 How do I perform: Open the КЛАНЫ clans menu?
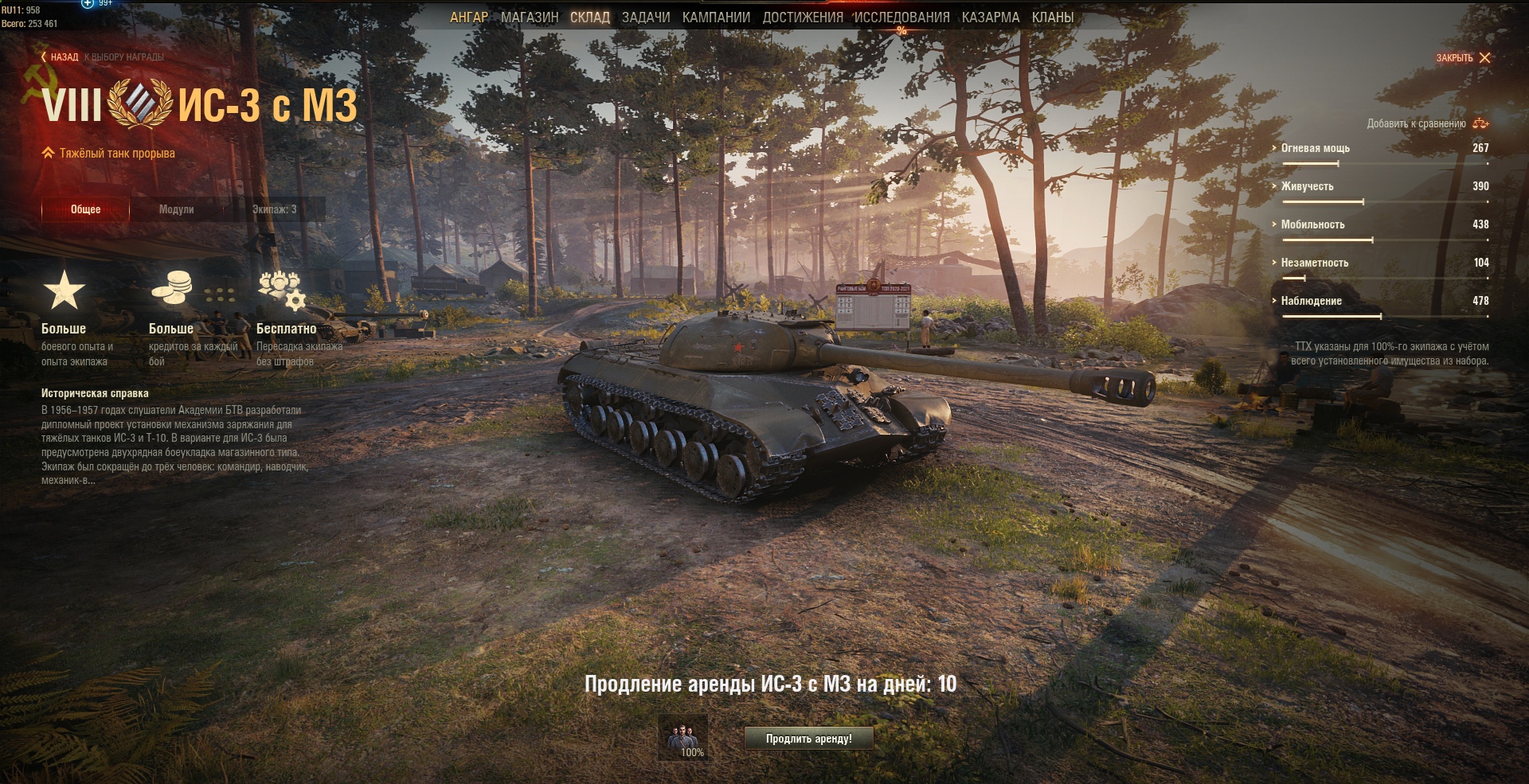pyautogui.click(x=1052, y=18)
